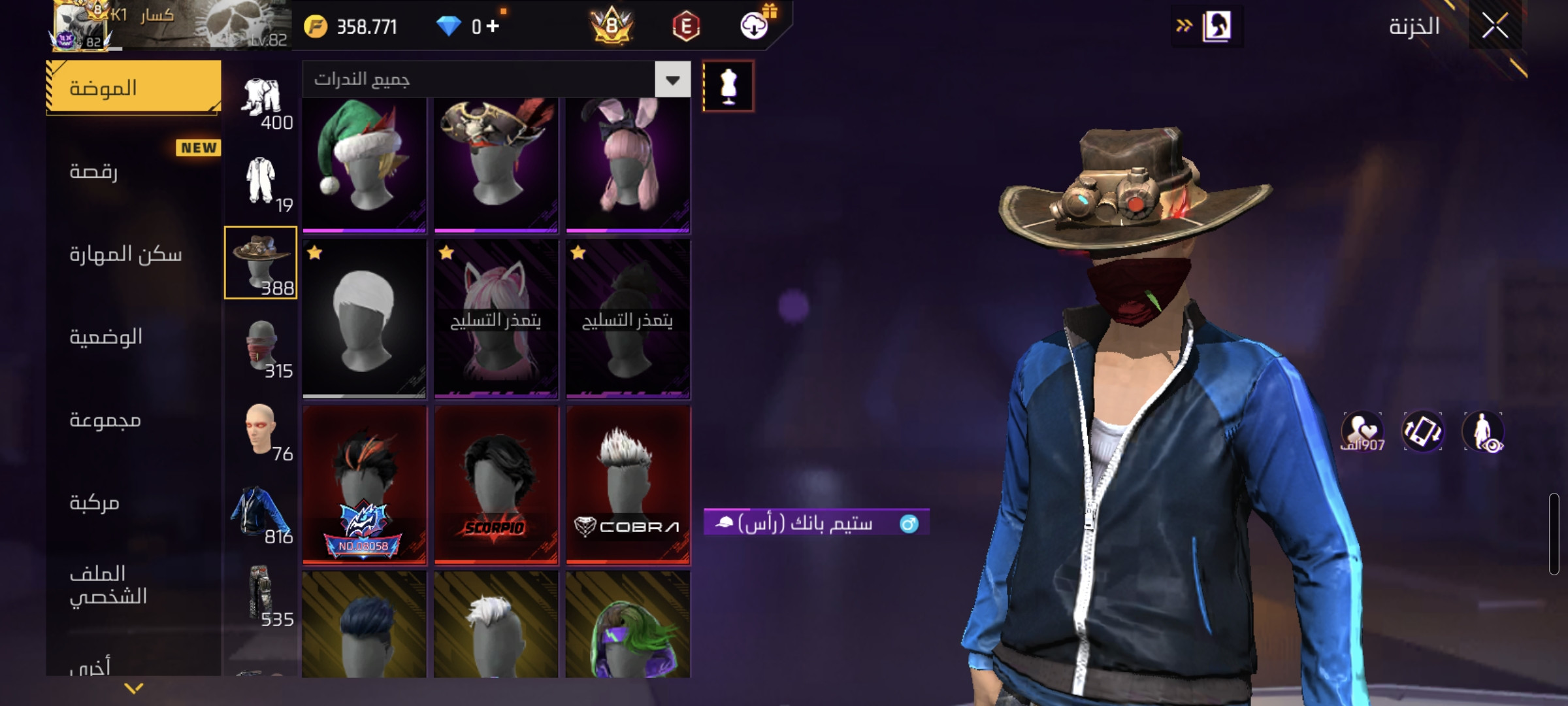This screenshot has height=706, width=1568.
Task: Select the green Santa hat item
Action: tap(364, 163)
